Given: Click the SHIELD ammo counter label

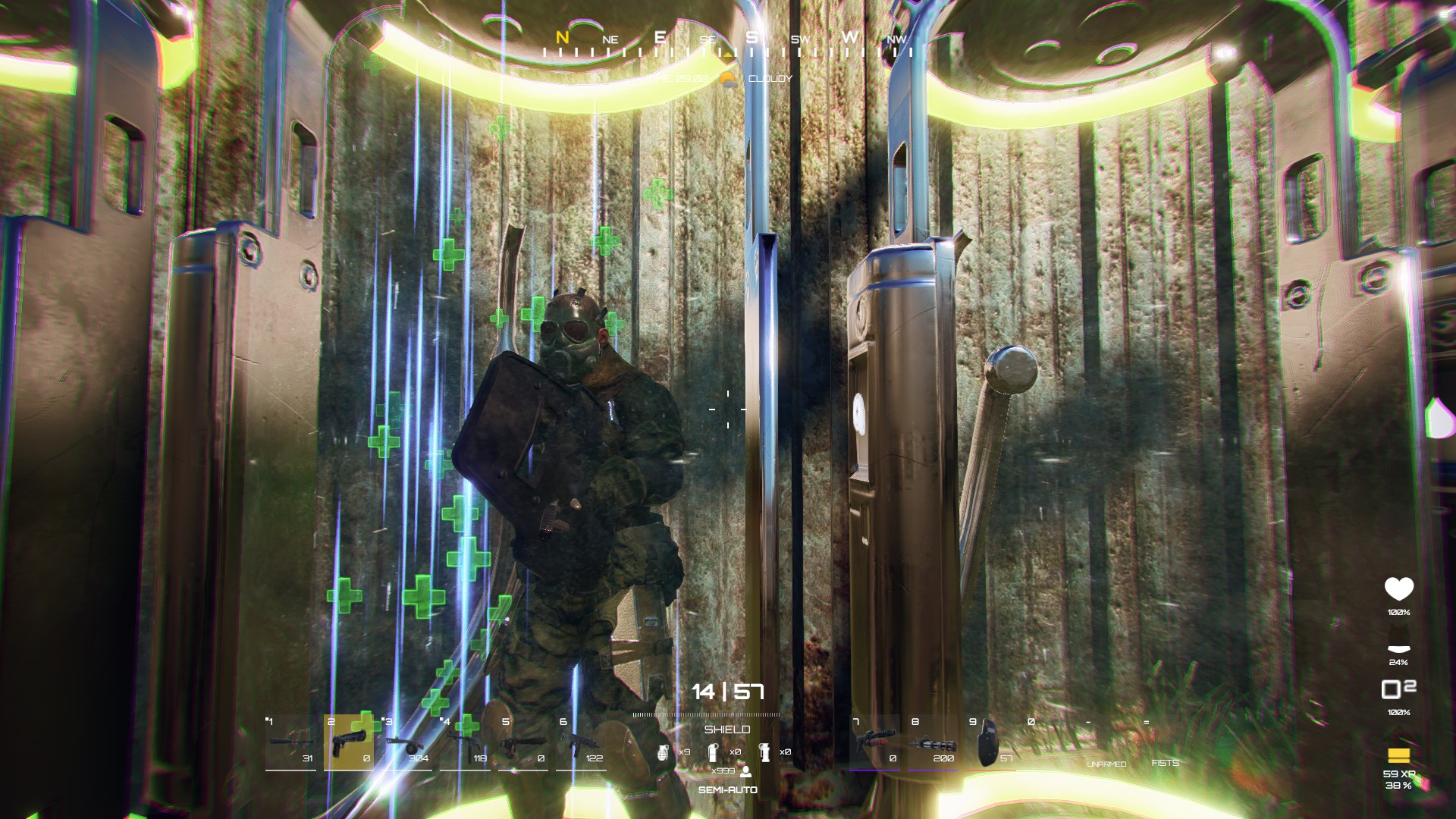Looking at the screenshot, I should 726,730.
